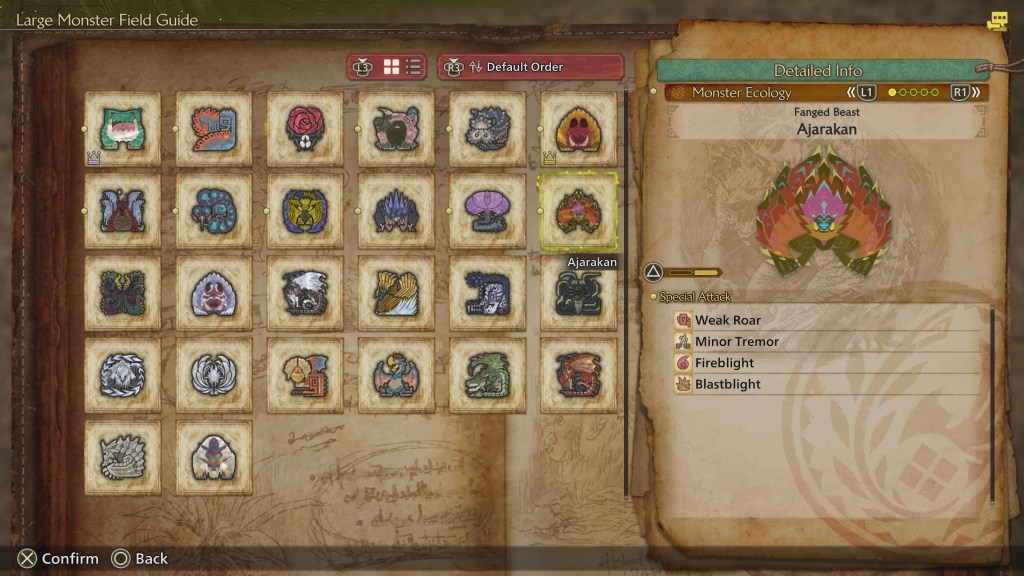Select the Blastblight special attack row
This screenshot has width=1024, height=576.
tap(727, 384)
